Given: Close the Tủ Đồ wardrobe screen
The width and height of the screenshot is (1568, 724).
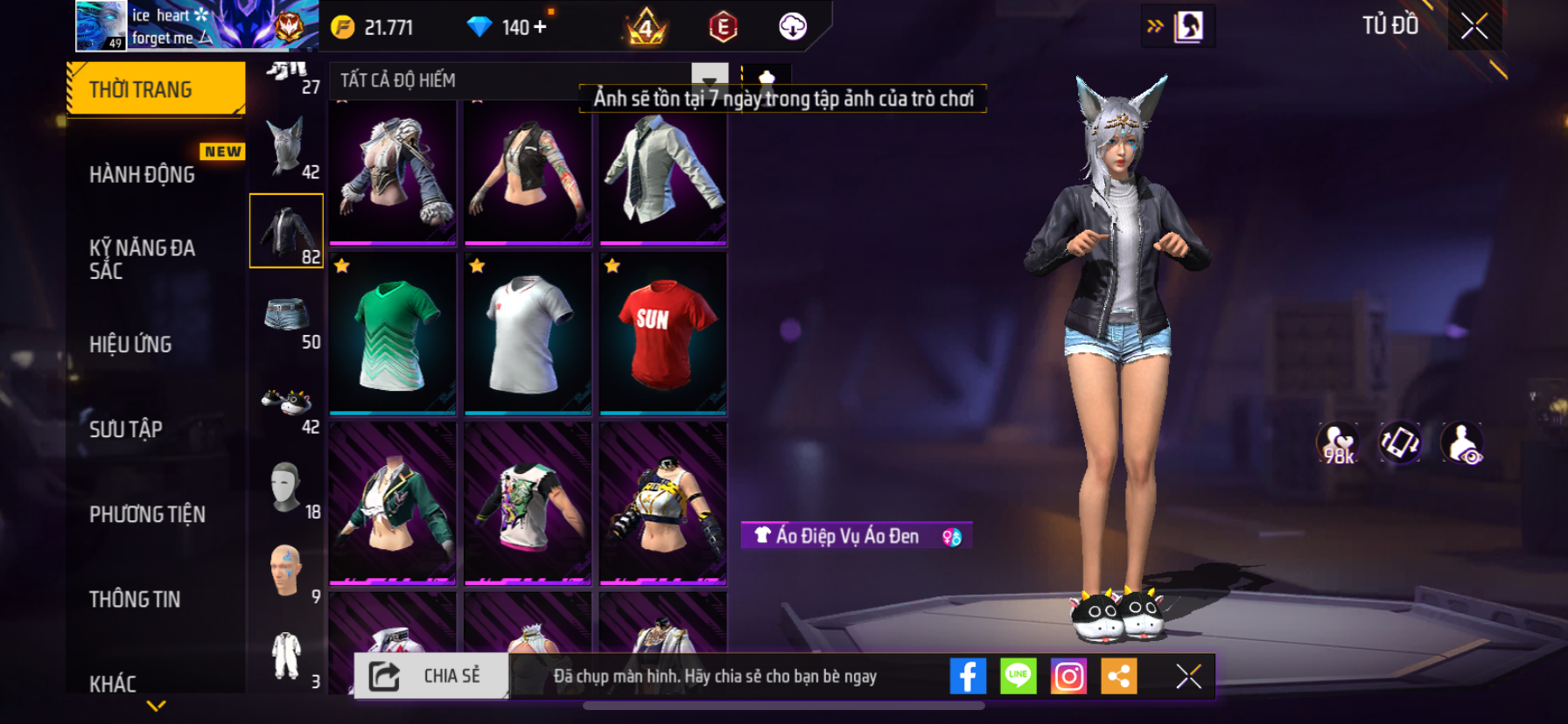Looking at the screenshot, I should point(1474,26).
